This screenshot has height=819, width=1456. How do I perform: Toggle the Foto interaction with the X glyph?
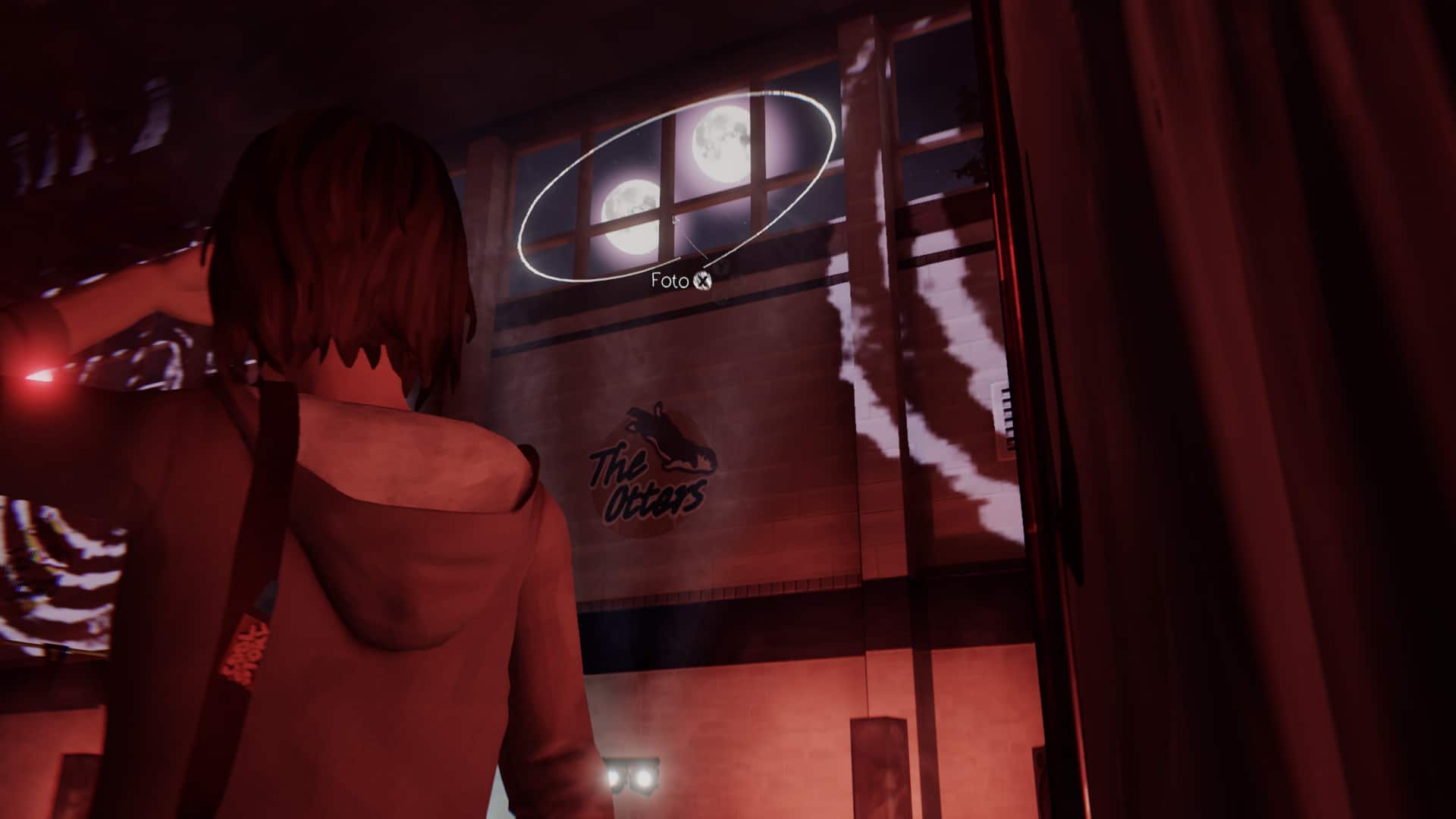coord(703,281)
